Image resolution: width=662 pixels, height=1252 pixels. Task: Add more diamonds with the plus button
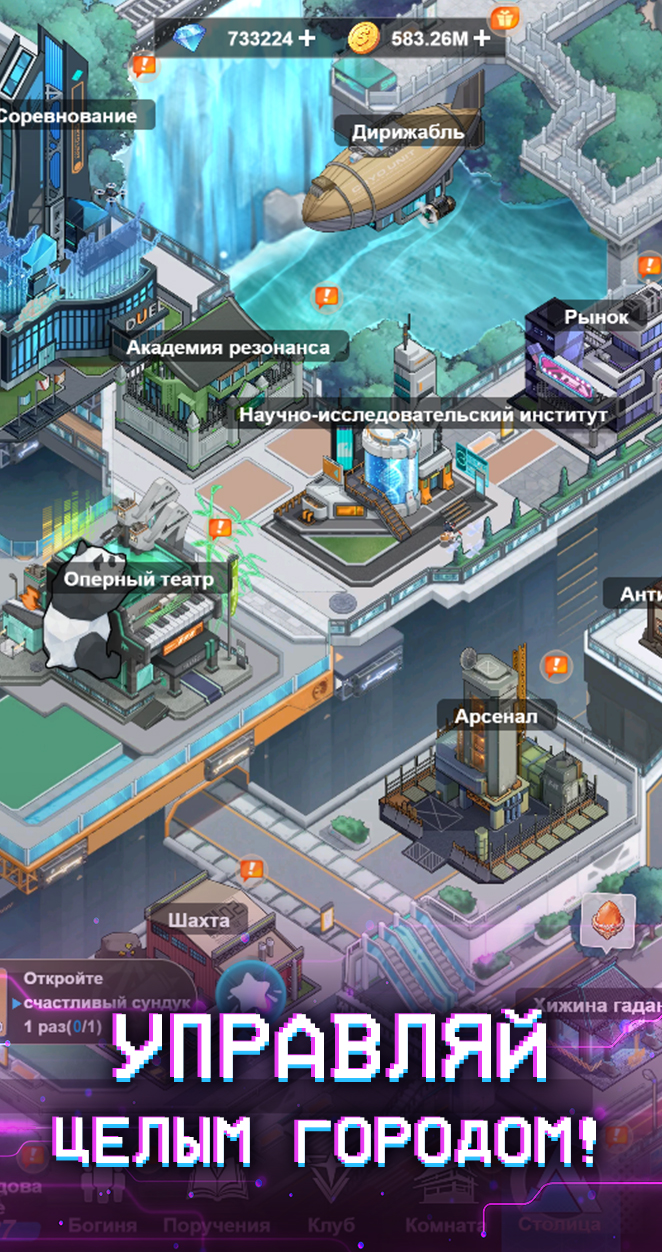pos(306,39)
